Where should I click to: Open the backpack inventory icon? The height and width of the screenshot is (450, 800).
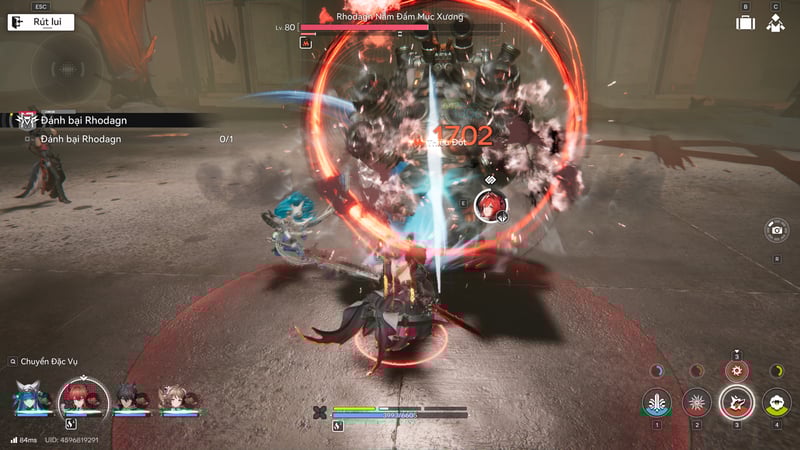(745, 23)
